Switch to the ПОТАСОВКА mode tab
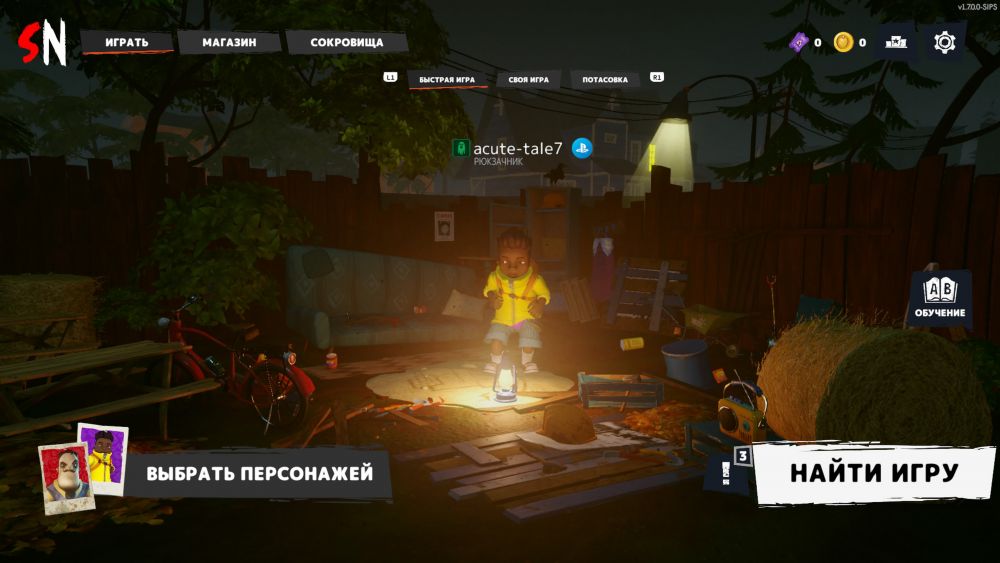The image size is (1000, 563). point(606,79)
